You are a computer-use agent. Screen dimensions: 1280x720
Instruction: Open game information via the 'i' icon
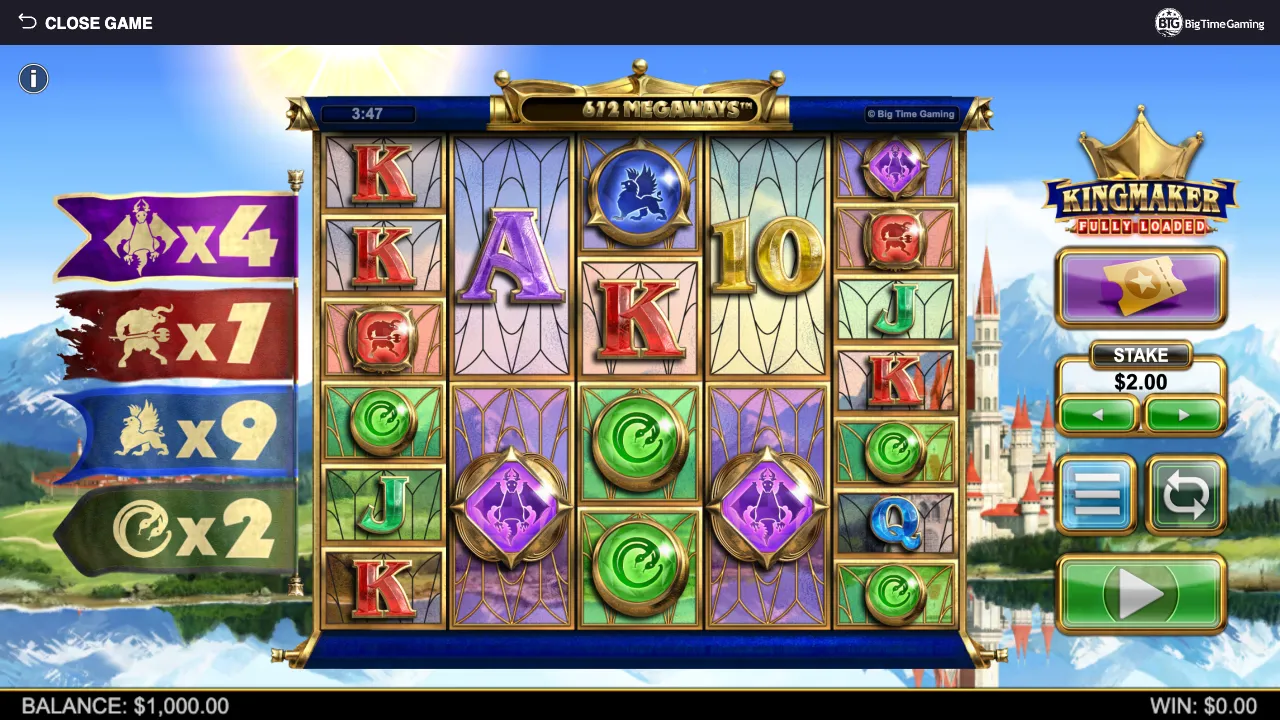click(33, 78)
